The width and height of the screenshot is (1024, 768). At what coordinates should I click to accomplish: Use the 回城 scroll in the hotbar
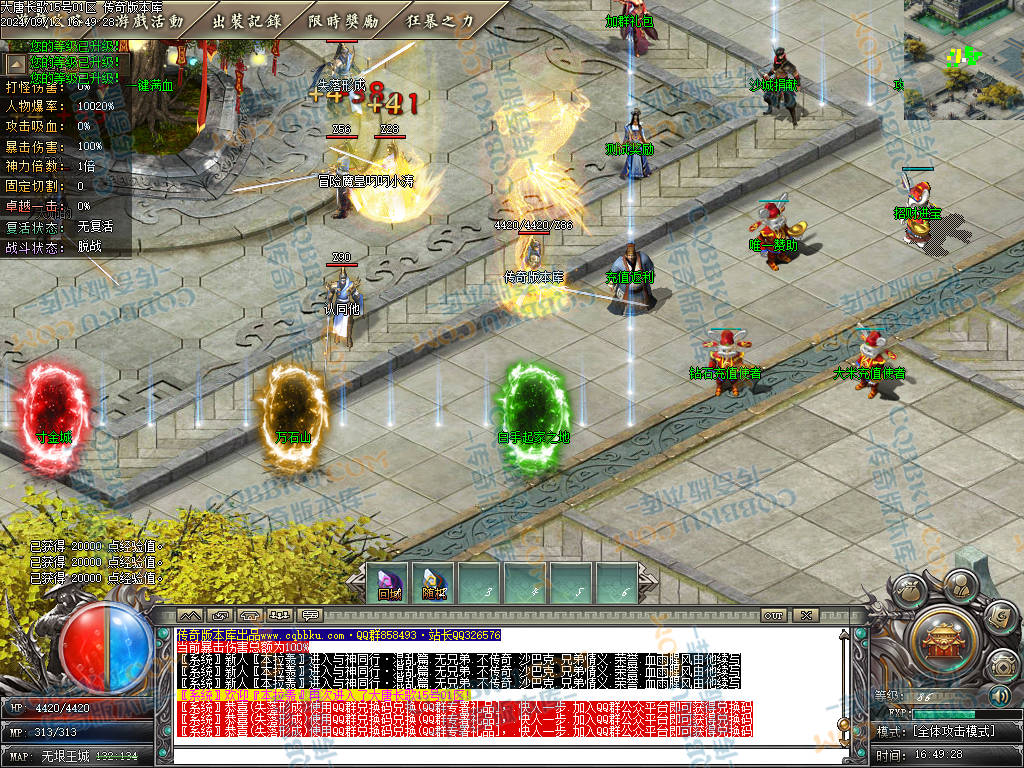[389, 584]
